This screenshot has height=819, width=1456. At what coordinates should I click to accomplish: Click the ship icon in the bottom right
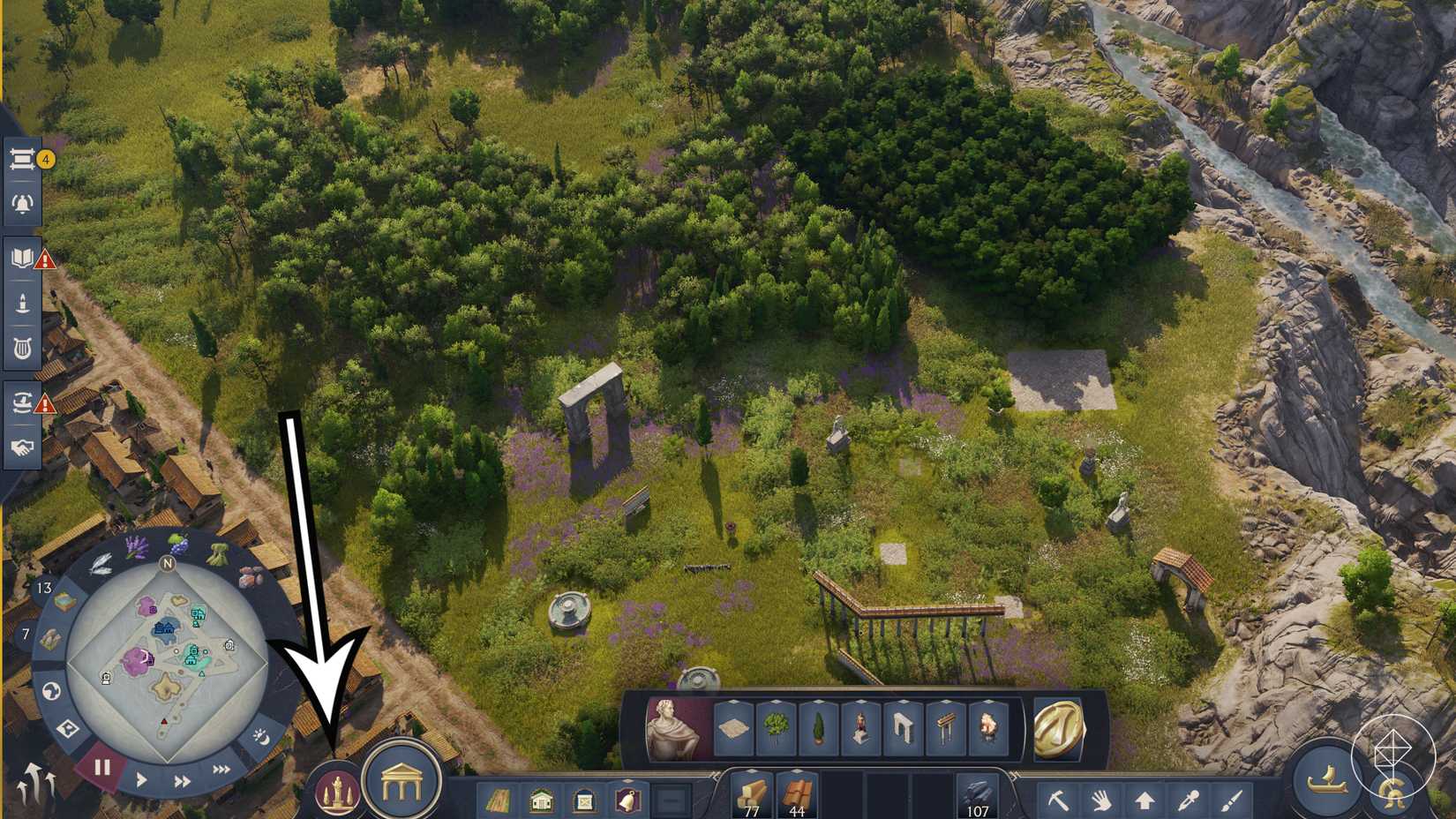1327,779
